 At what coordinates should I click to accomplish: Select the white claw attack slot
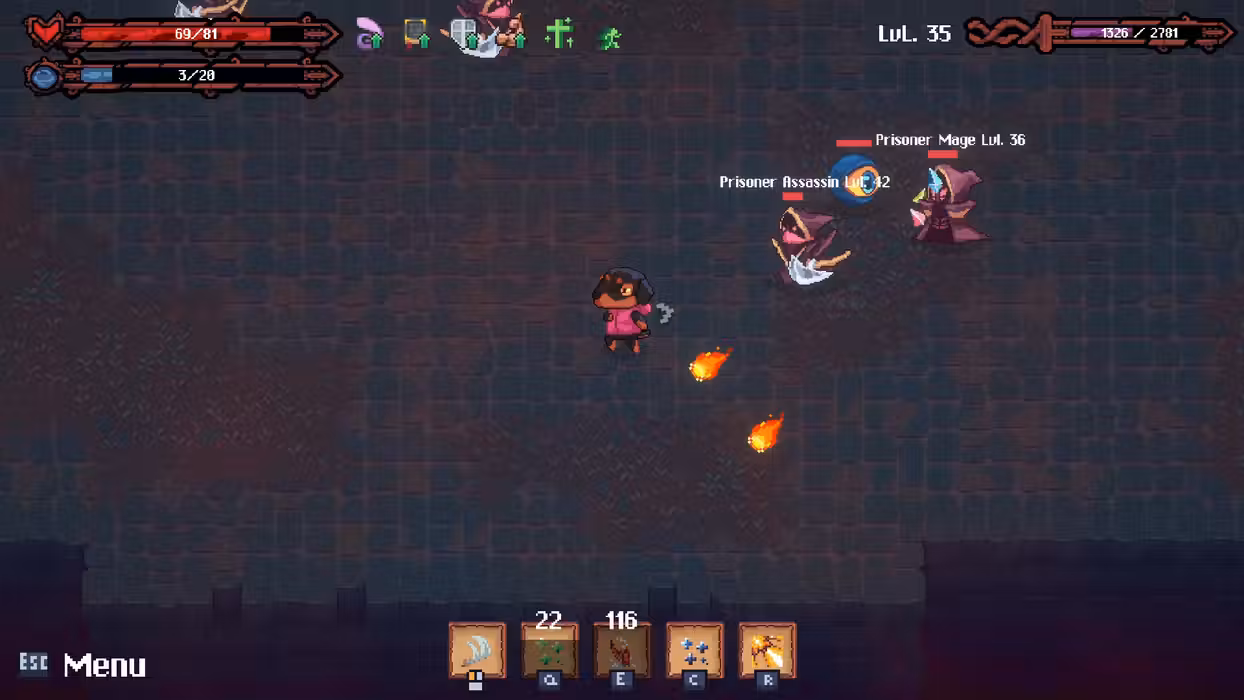pos(476,650)
